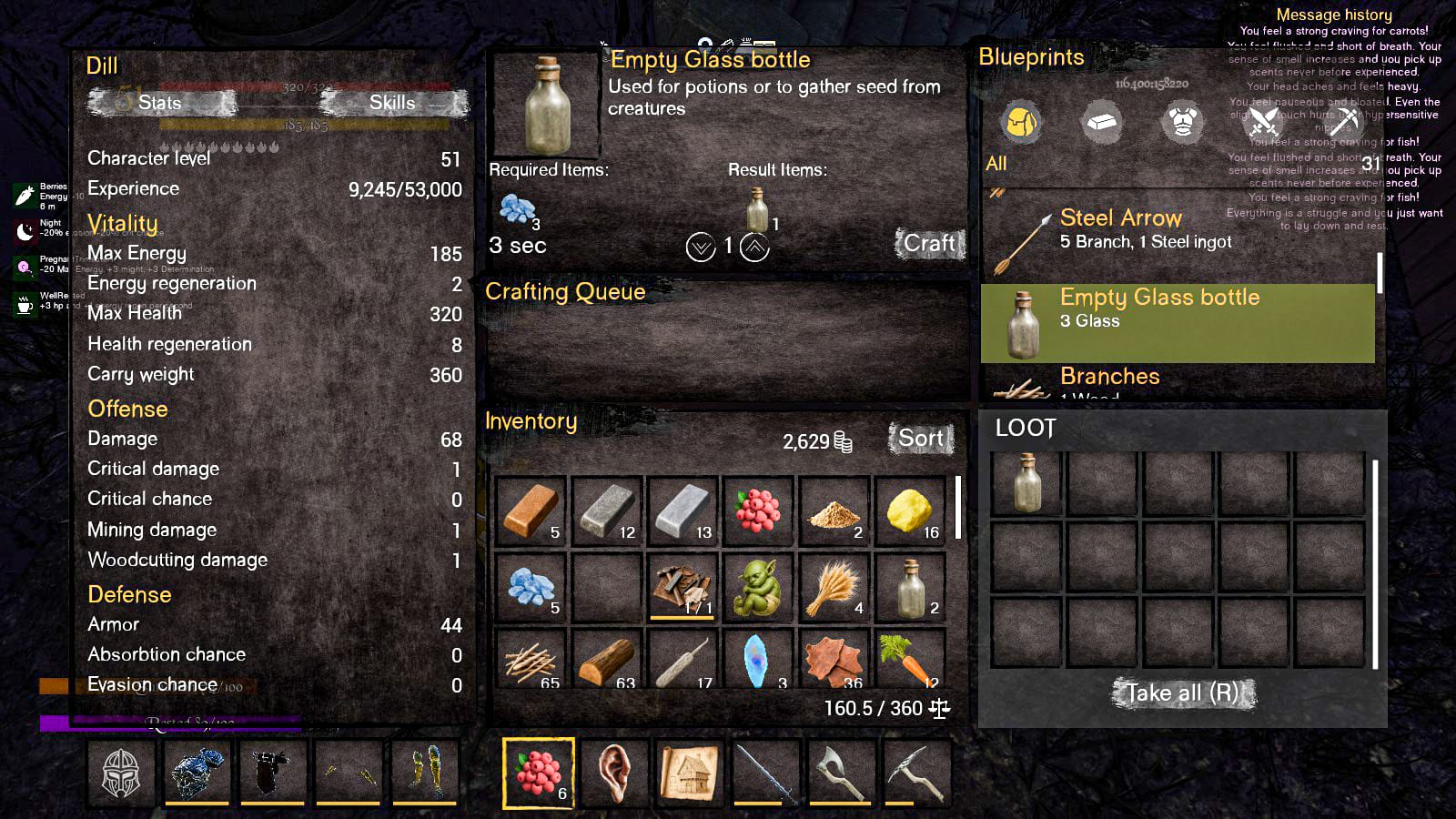The width and height of the screenshot is (1456, 819).
Task: Decrease the craft quantity with down arrow
Action: click(700, 247)
